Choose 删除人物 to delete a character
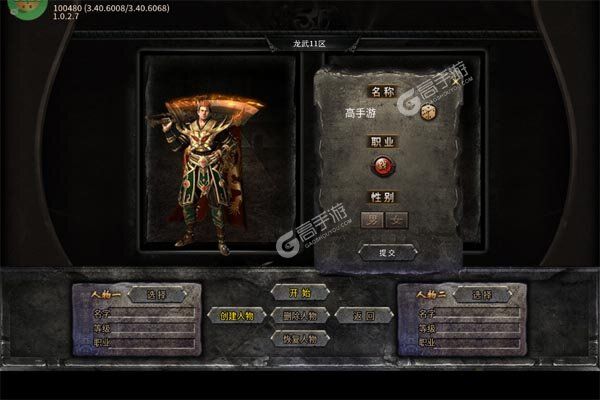The image size is (600, 400). pos(300,315)
